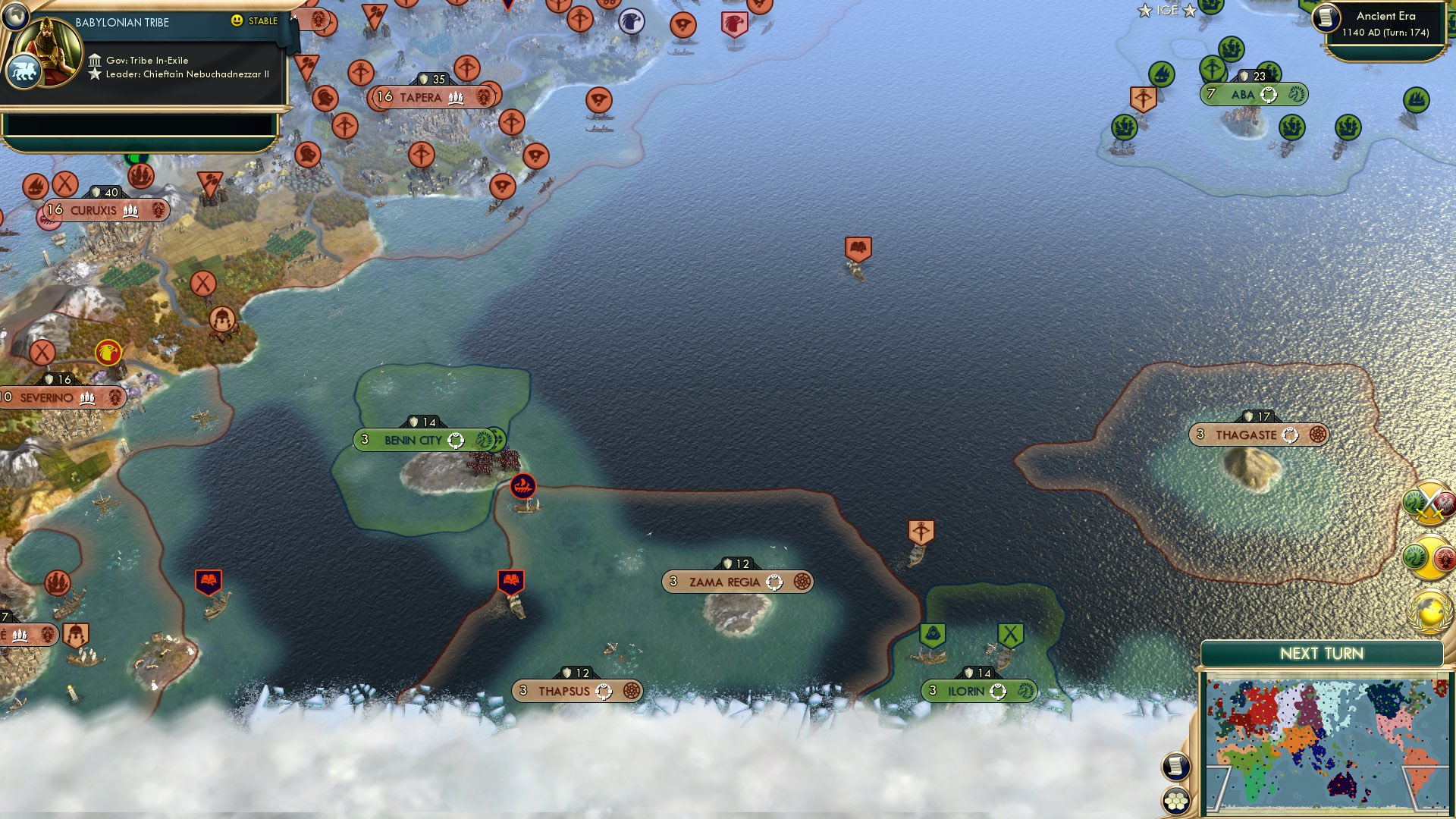Open the crossed-swords war notification
Viewport: 1456px width, 819px height.
coord(1429,502)
